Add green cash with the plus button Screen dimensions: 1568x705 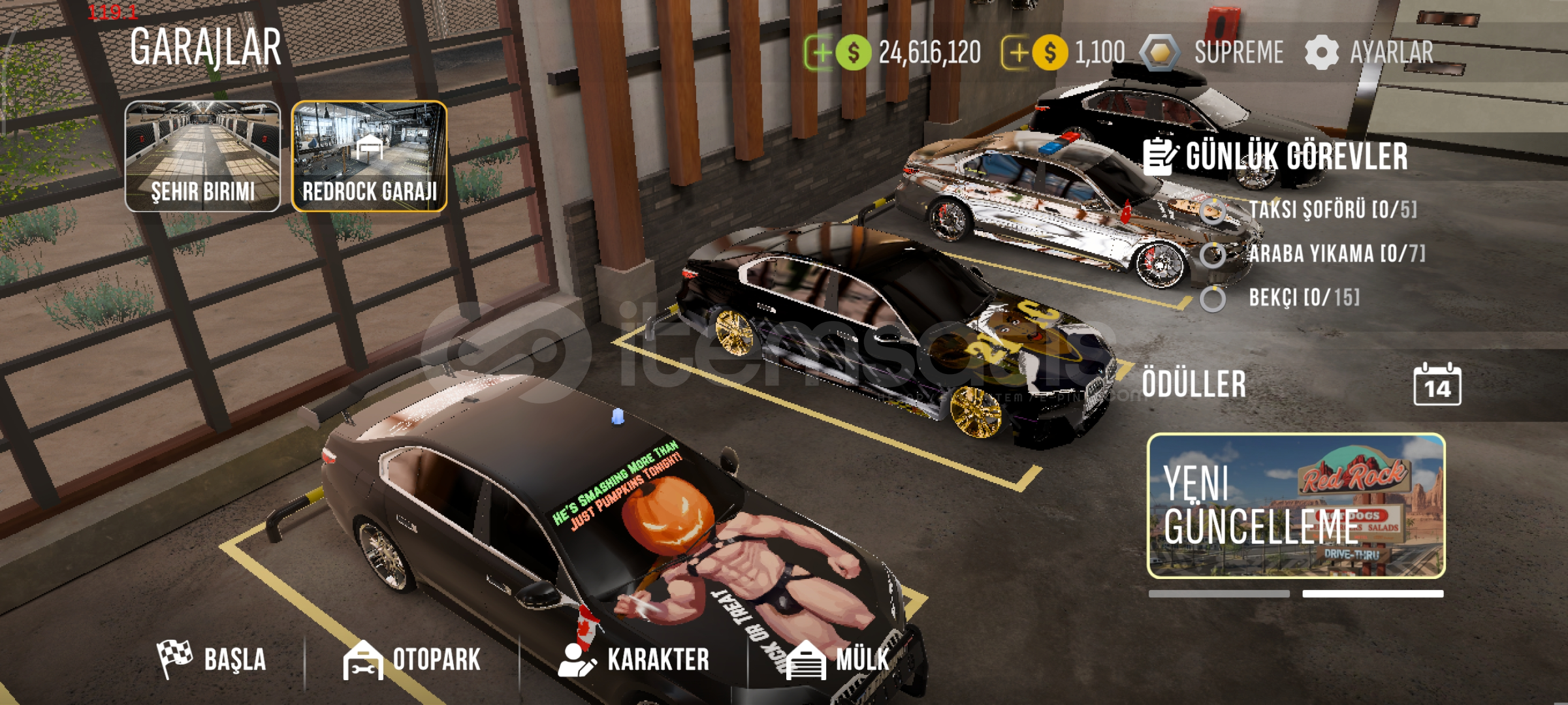click(820, 52)
